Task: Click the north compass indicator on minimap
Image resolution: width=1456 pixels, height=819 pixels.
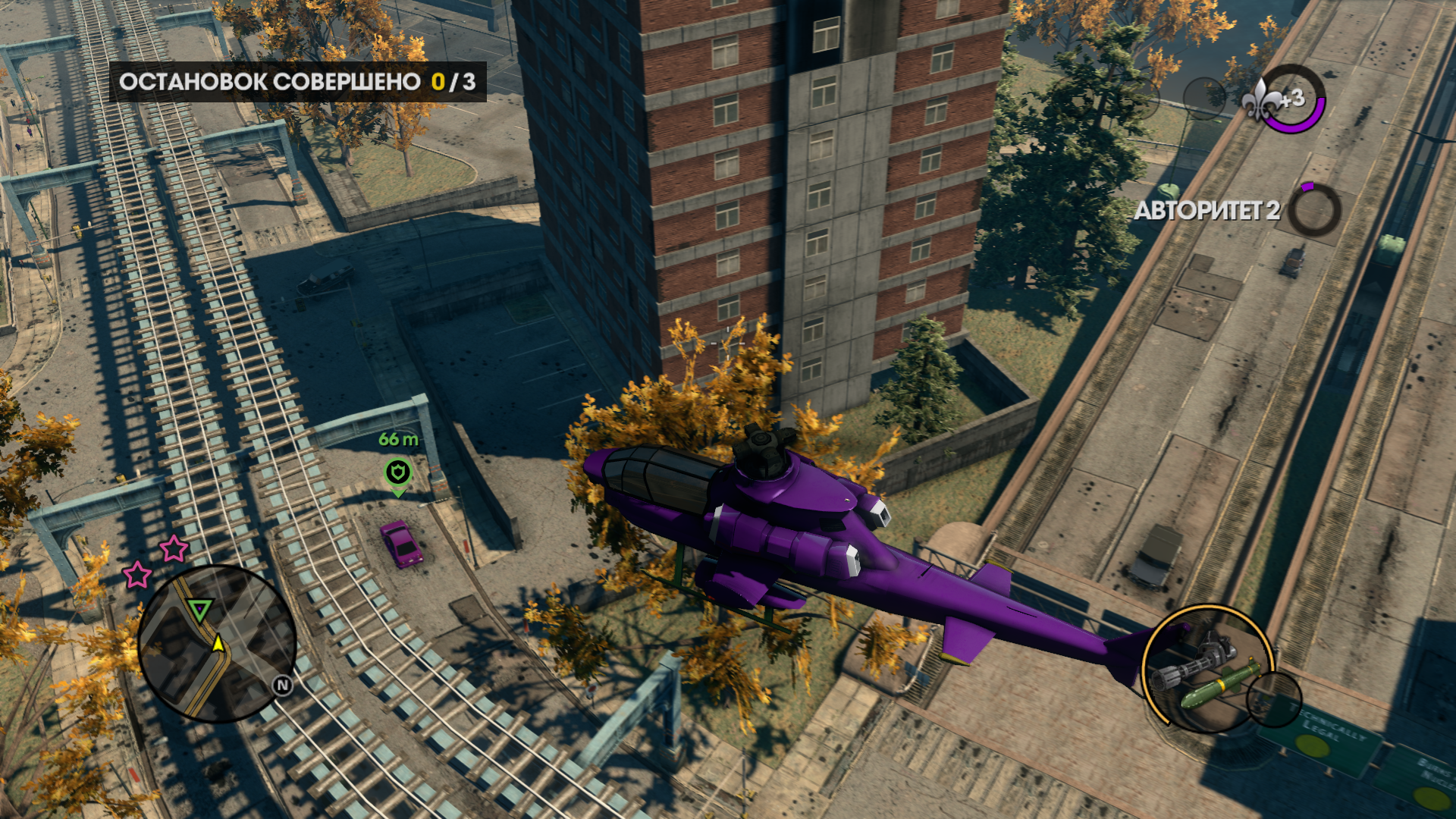Action: [283, 686]
